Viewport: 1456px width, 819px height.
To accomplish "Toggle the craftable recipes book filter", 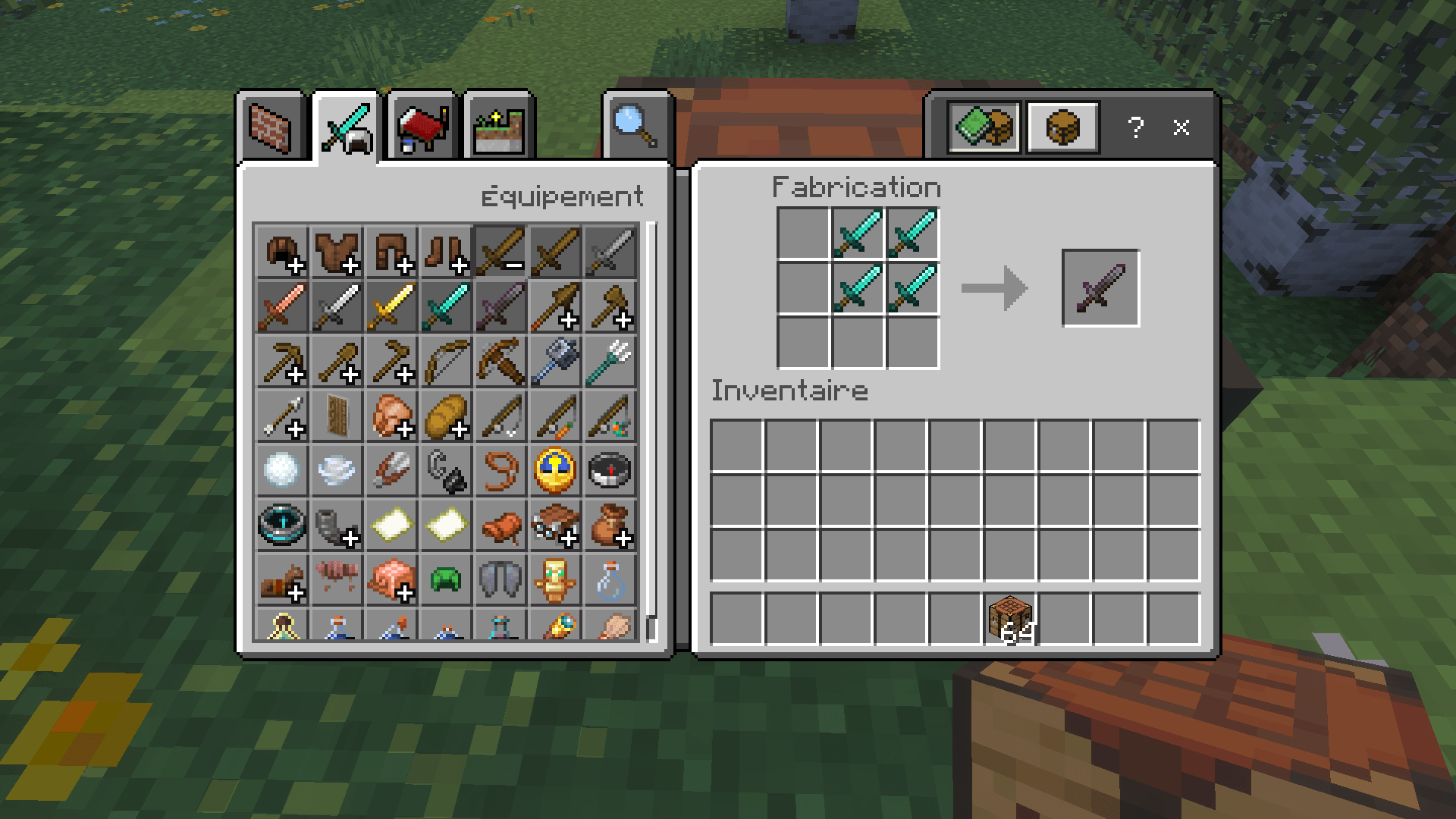I will click(x=985, y=127).
